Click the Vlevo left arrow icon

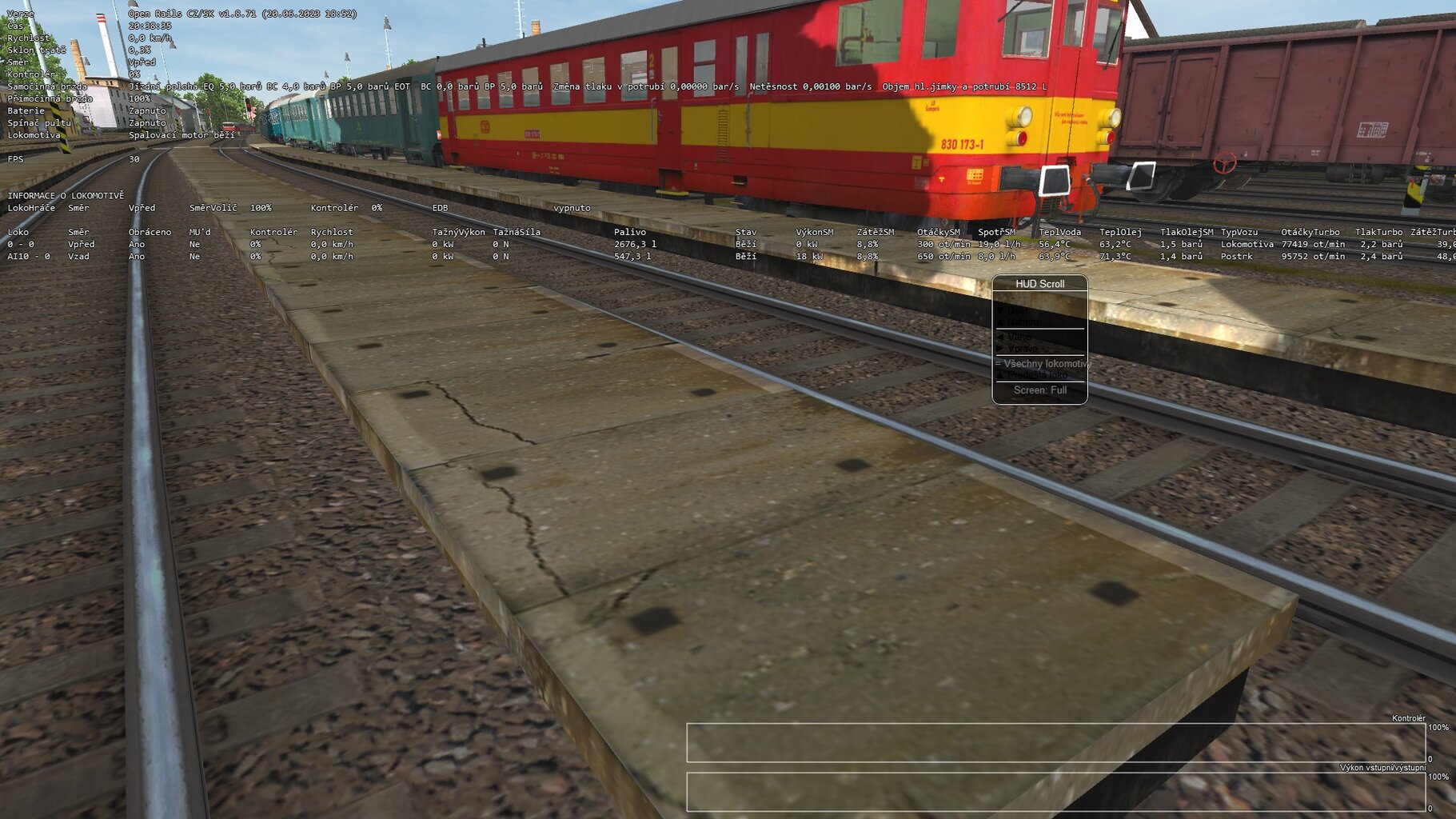(1001, 338)
